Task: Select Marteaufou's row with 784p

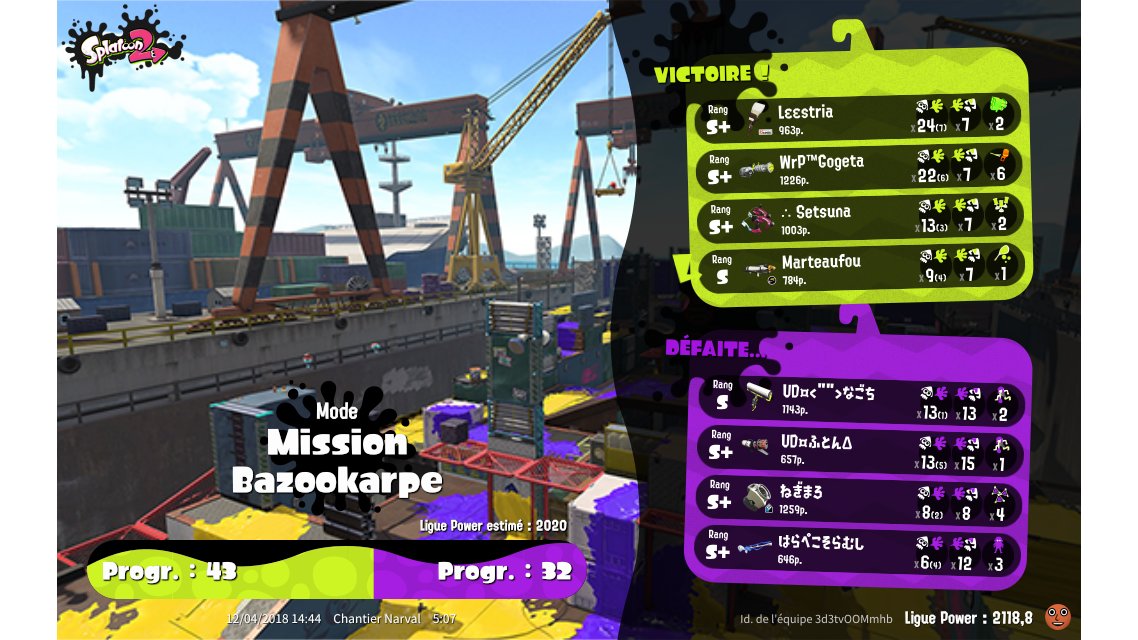Action: point(860,268)
